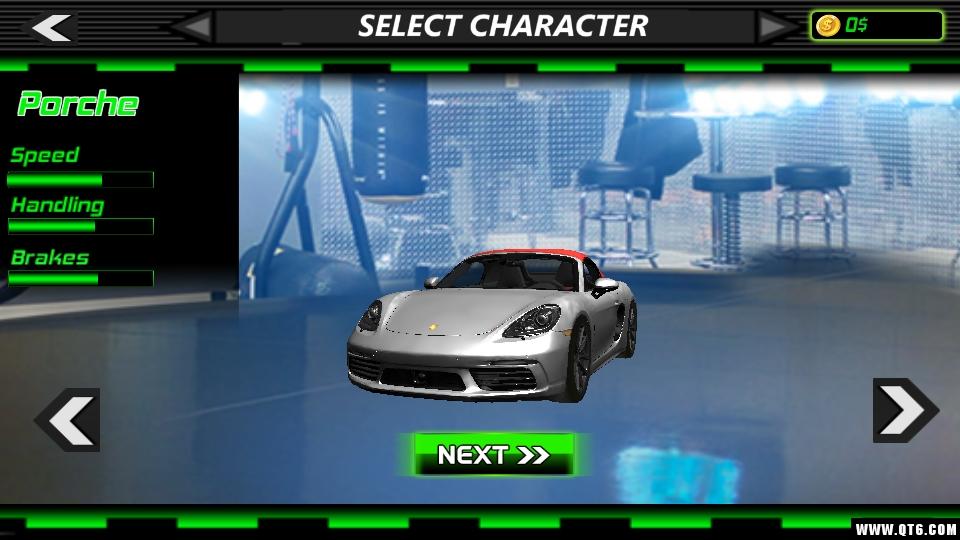The width and height of the screenshot is (960, 540).
Task: Tap the gold coin money counter
Action: tap(876, 26)
